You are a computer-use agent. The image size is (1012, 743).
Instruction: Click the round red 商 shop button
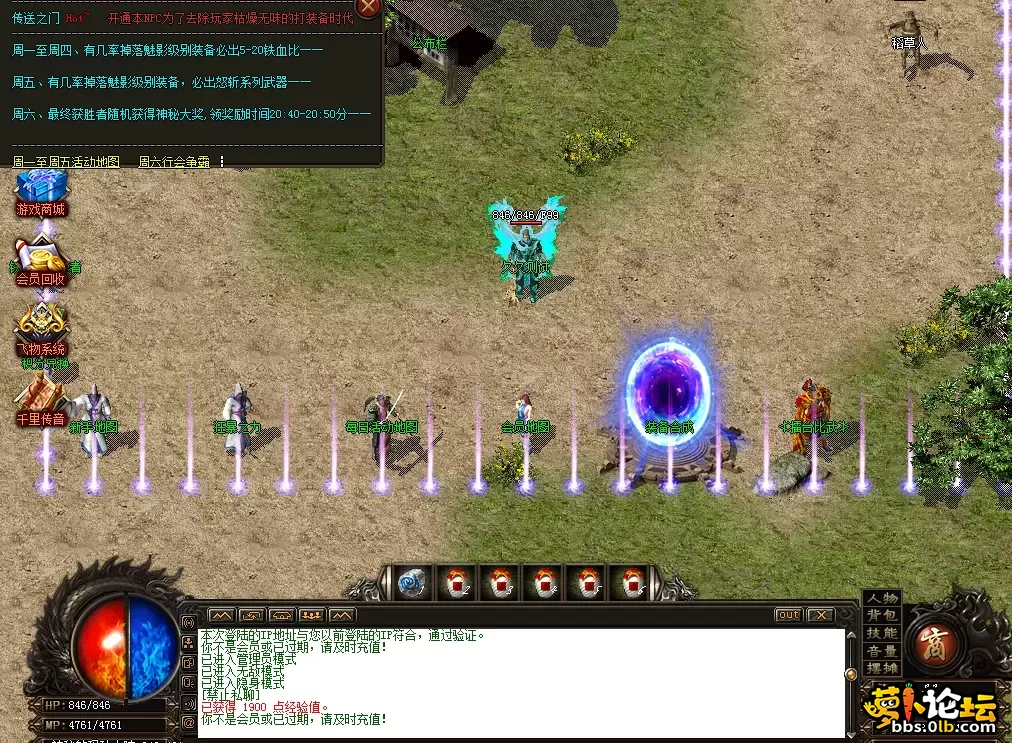934,642
